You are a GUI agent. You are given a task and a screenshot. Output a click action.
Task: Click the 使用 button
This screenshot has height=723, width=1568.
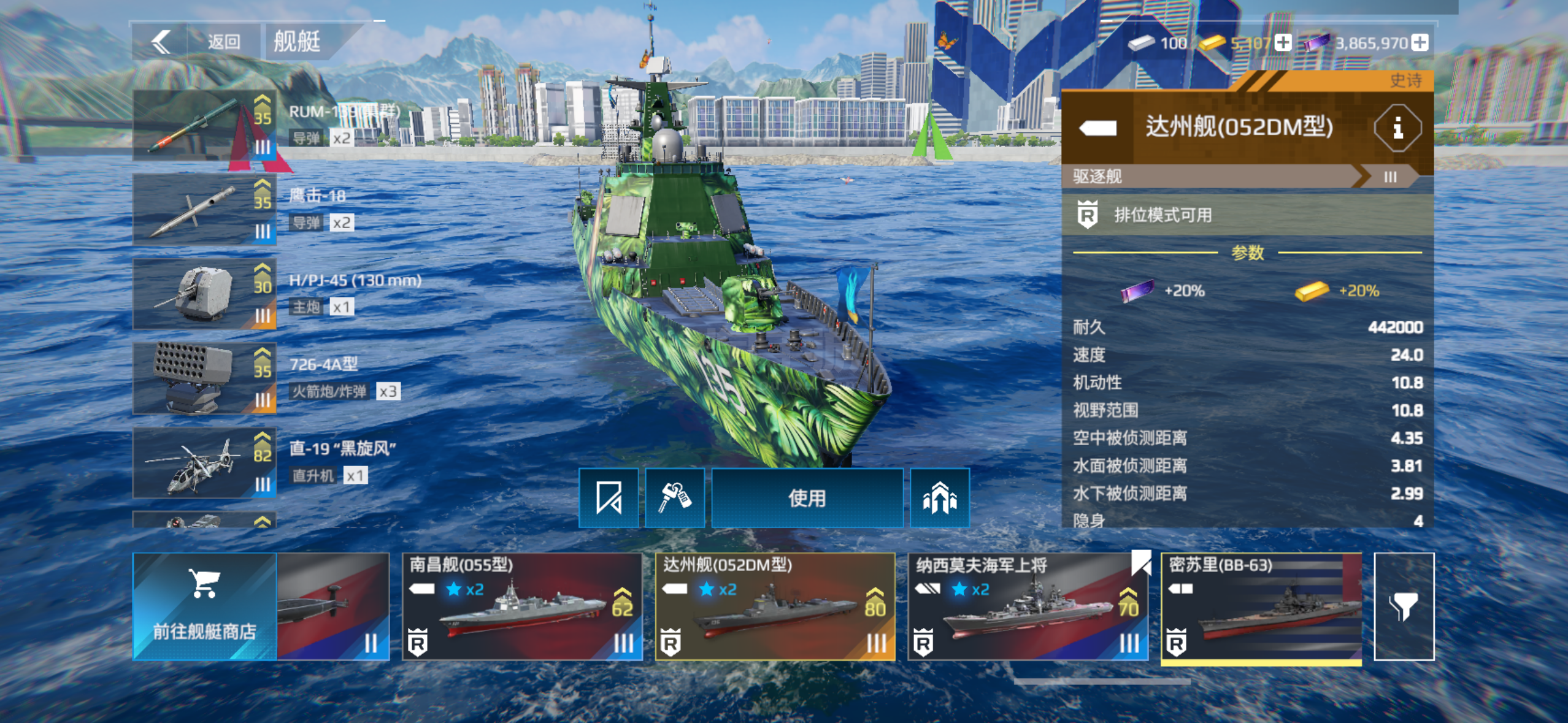click(x=807, y=498)
